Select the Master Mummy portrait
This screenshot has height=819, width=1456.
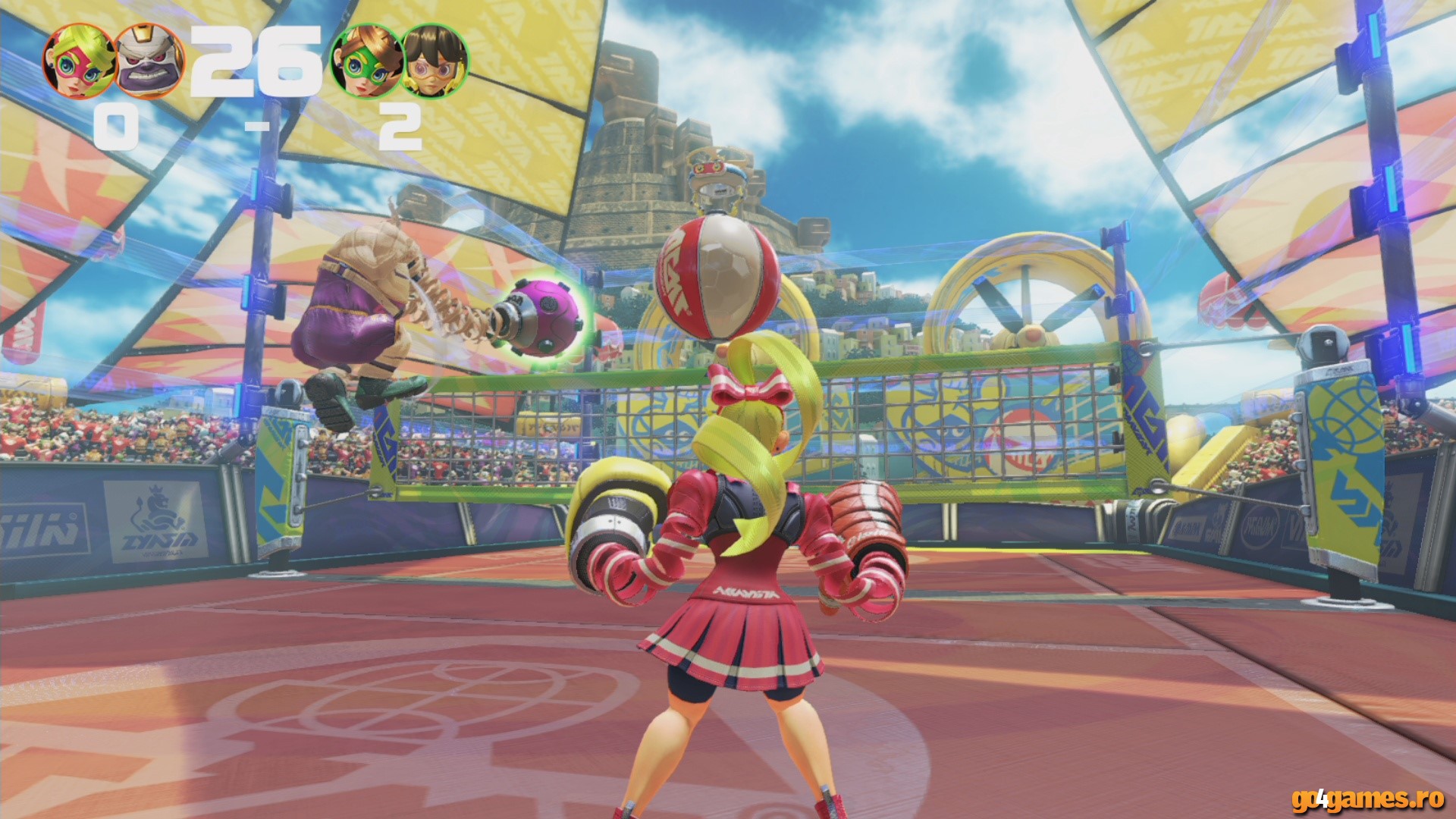149,62
